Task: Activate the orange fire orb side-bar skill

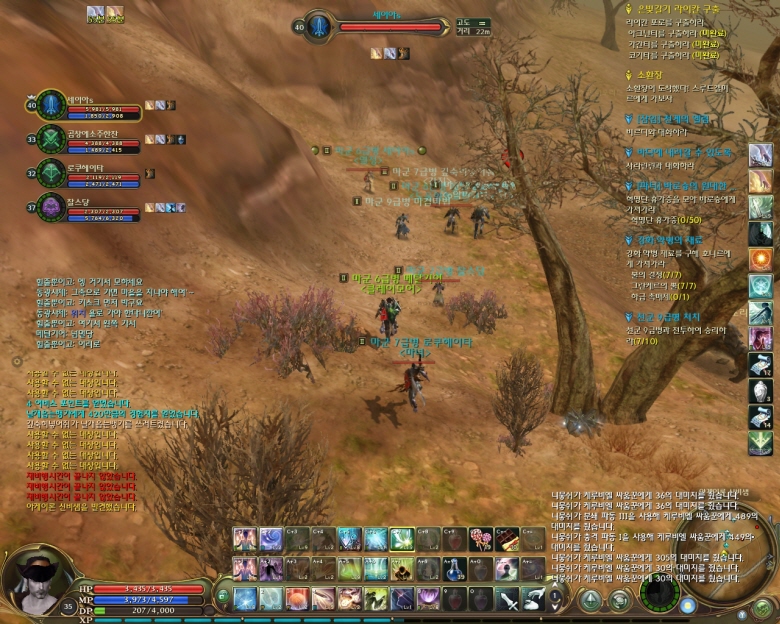Action: [760, 260]
